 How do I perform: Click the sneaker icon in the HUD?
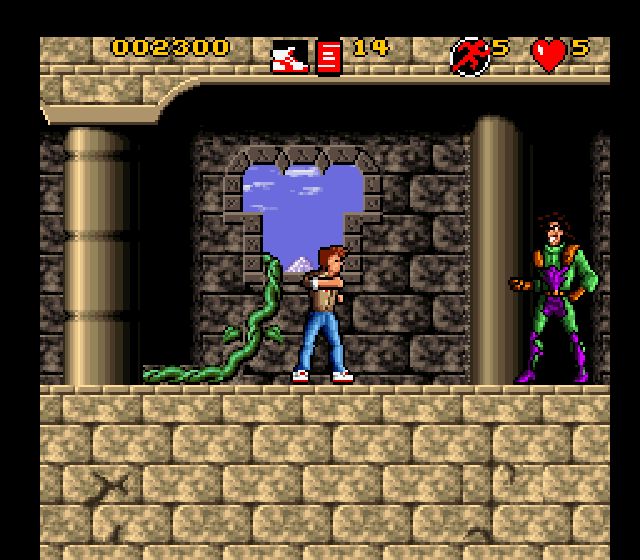coord(290,56)
